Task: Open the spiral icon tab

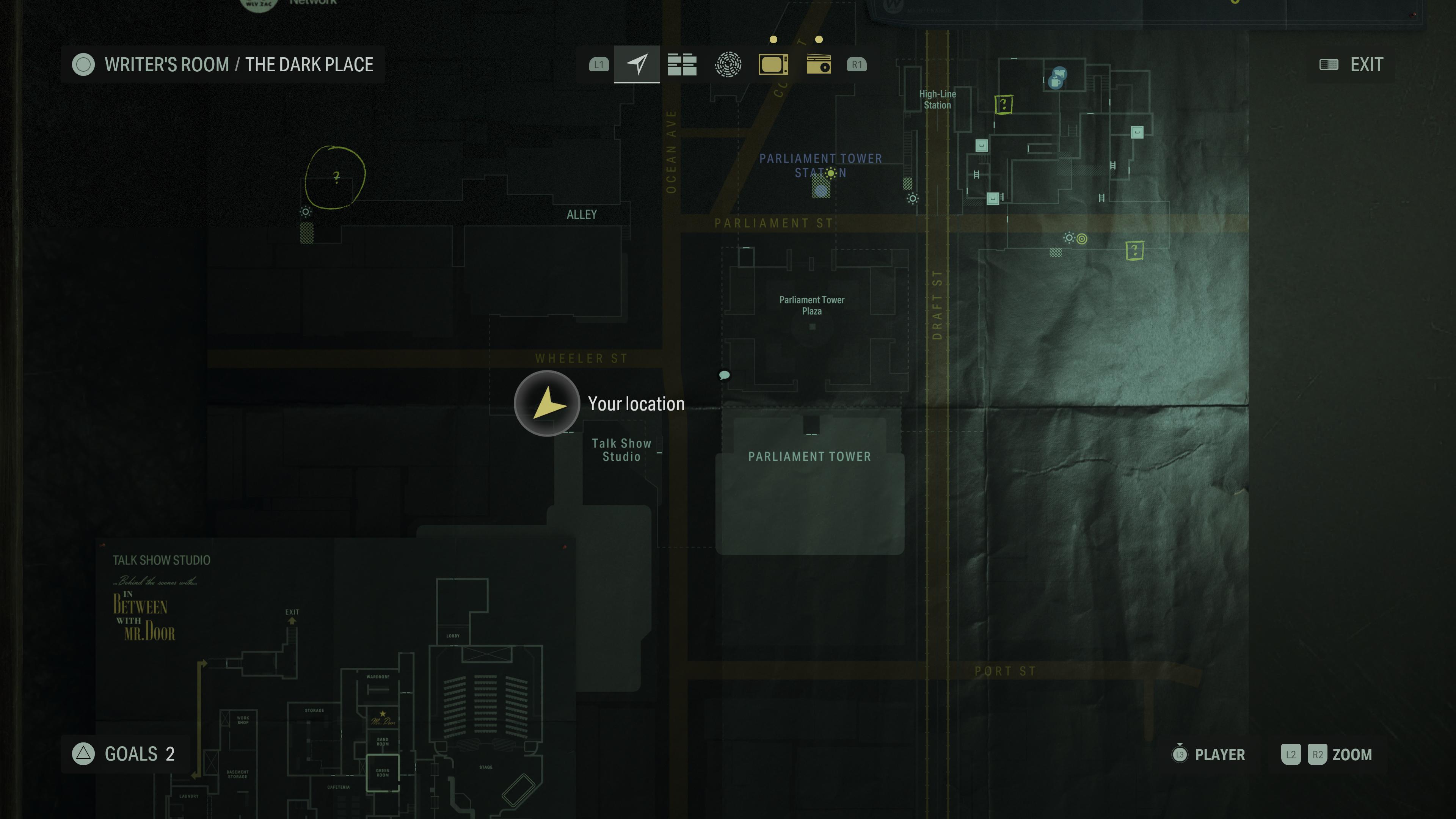Action: coord(728,64)
